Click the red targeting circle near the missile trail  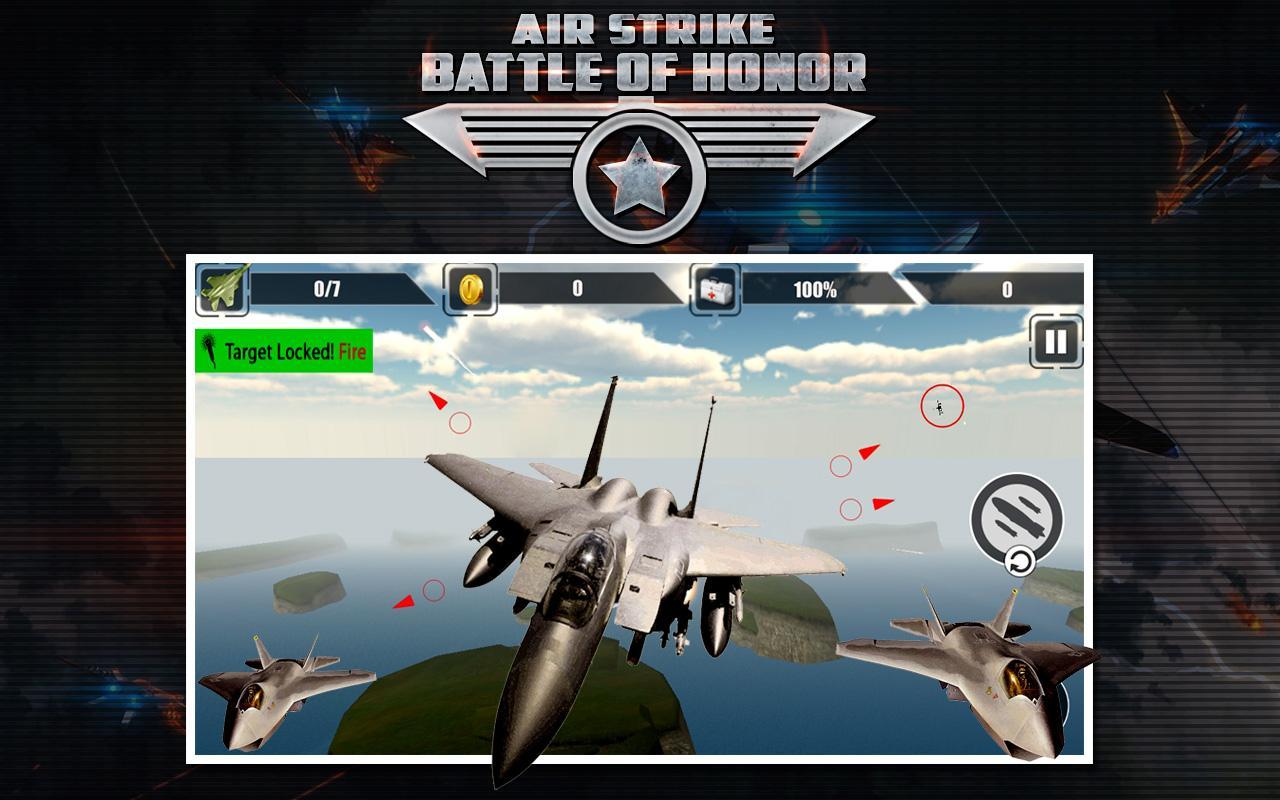tap(461, 423)
